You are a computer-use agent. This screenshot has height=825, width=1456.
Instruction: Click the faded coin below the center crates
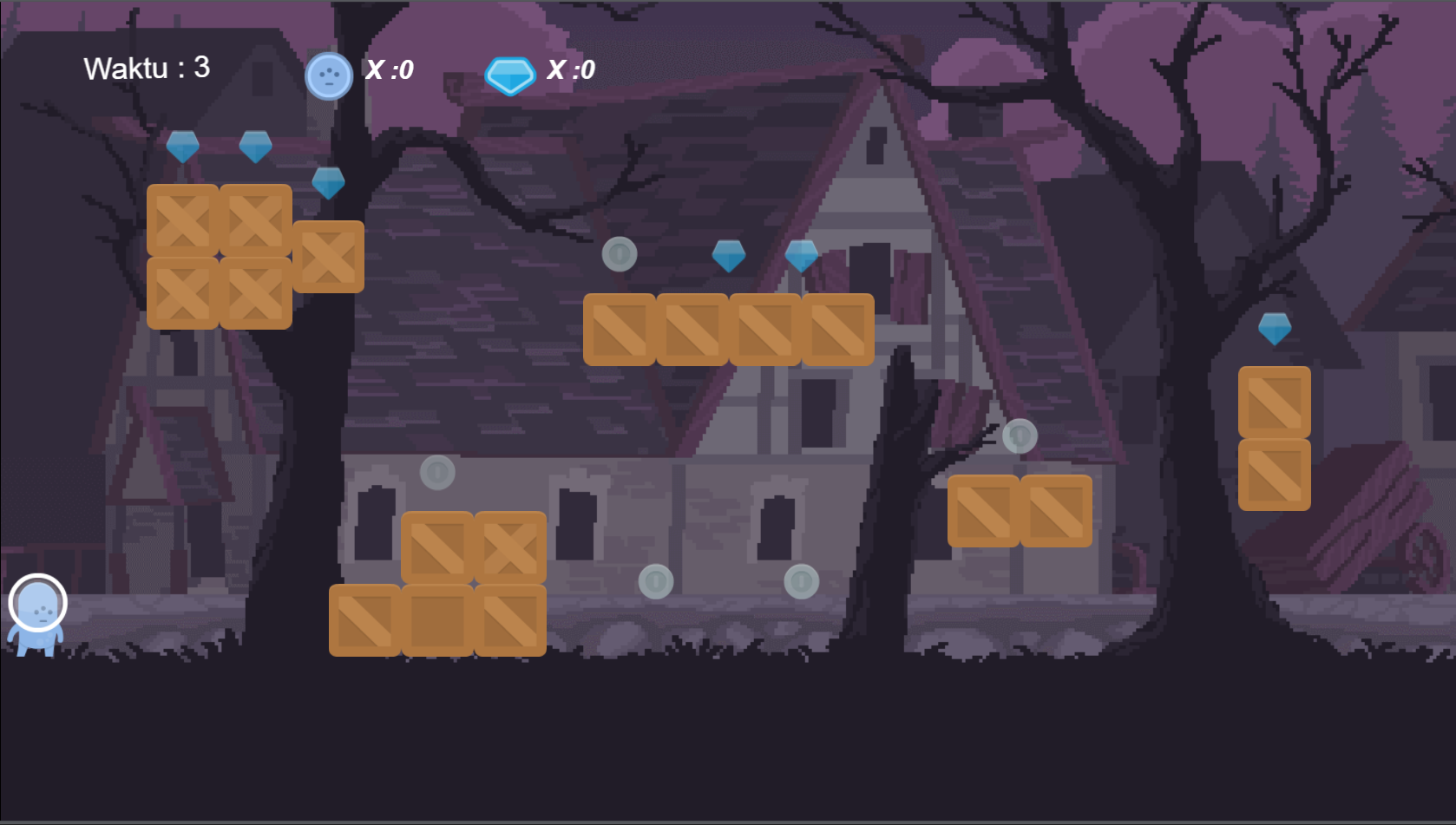pos(658,579)
